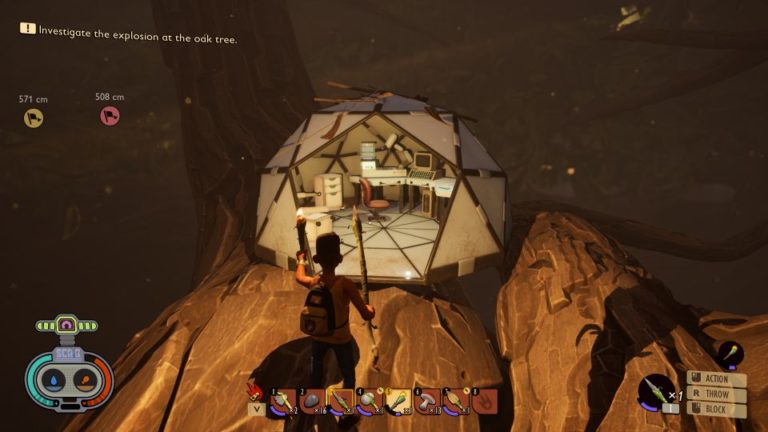
Task: Select the pebblet axe in hotbar slot 1
Action: [284, 402]
